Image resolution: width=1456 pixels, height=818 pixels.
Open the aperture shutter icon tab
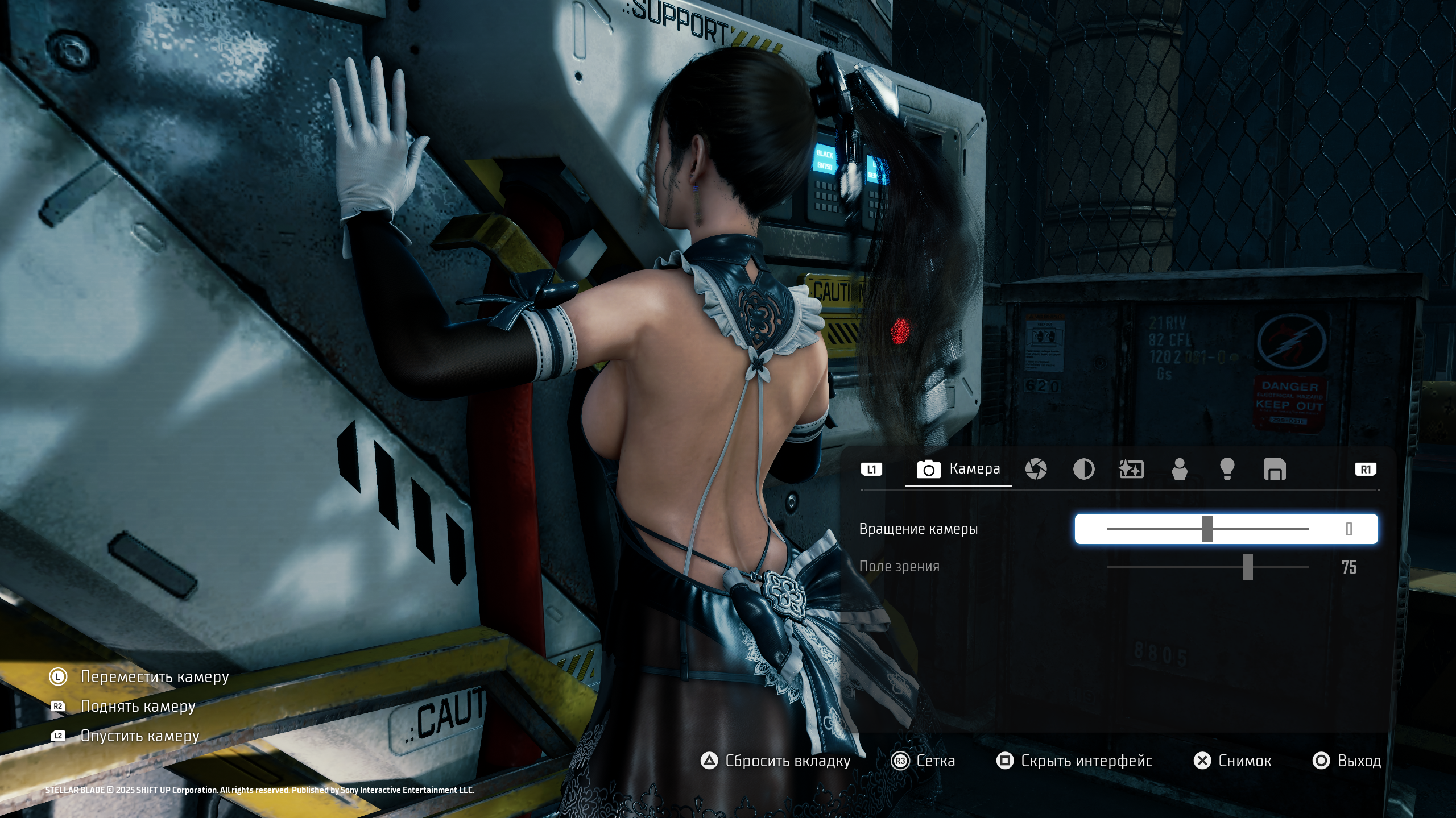point(1036,470)
